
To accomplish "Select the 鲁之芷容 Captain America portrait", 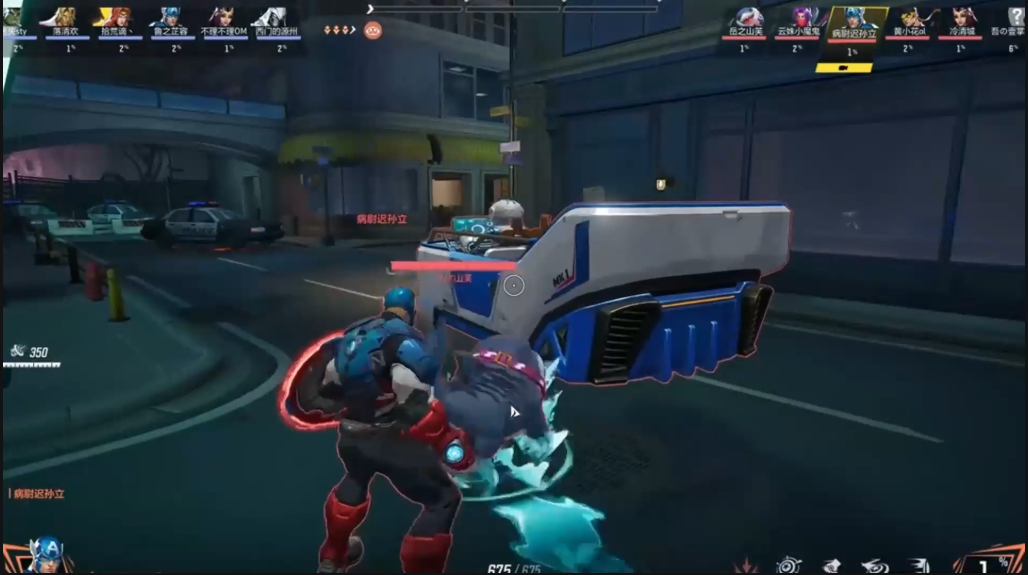I will pyautogui.click(x=170, y=17).
